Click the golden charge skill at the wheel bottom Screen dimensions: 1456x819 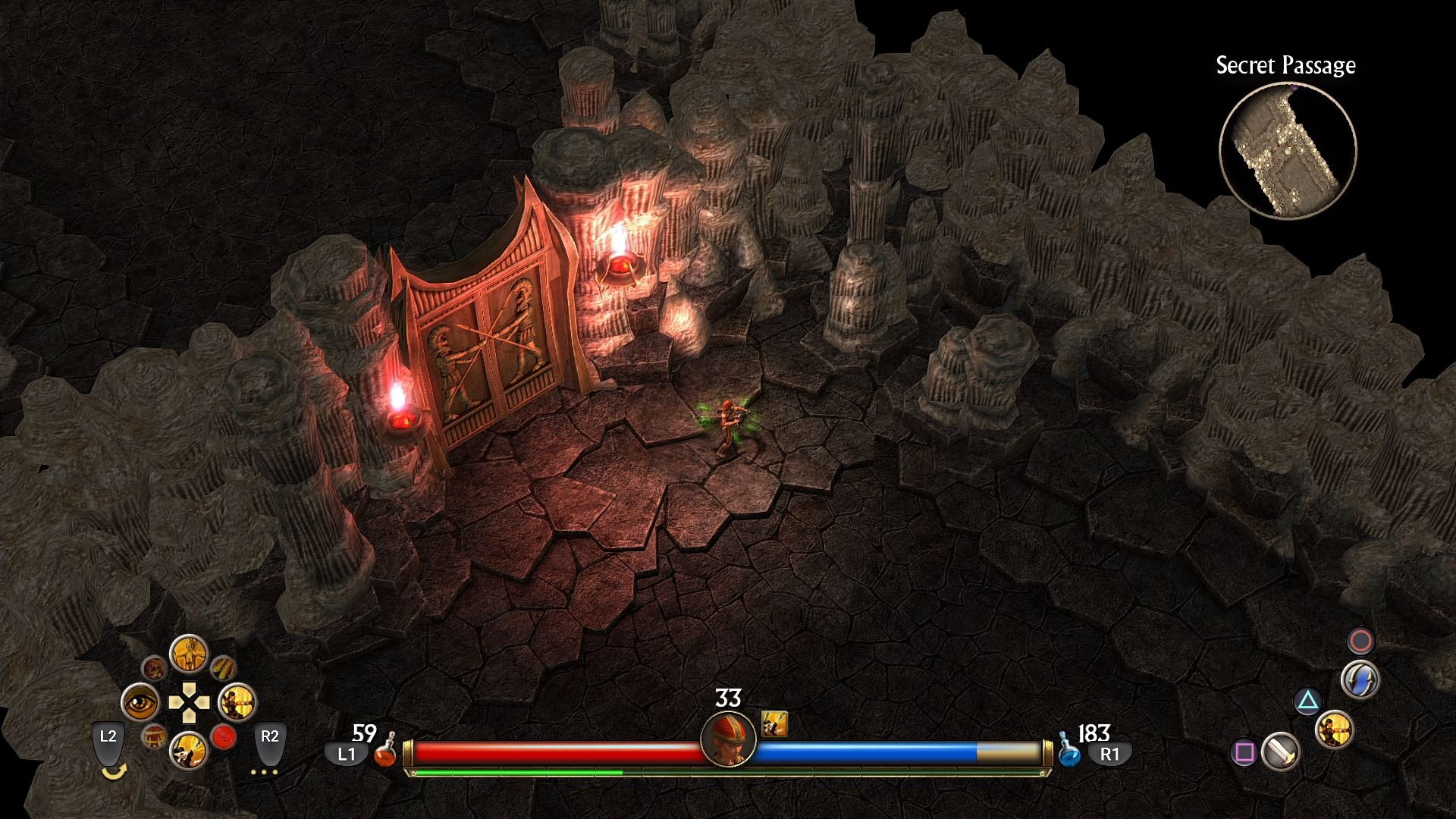pos(188,752)
